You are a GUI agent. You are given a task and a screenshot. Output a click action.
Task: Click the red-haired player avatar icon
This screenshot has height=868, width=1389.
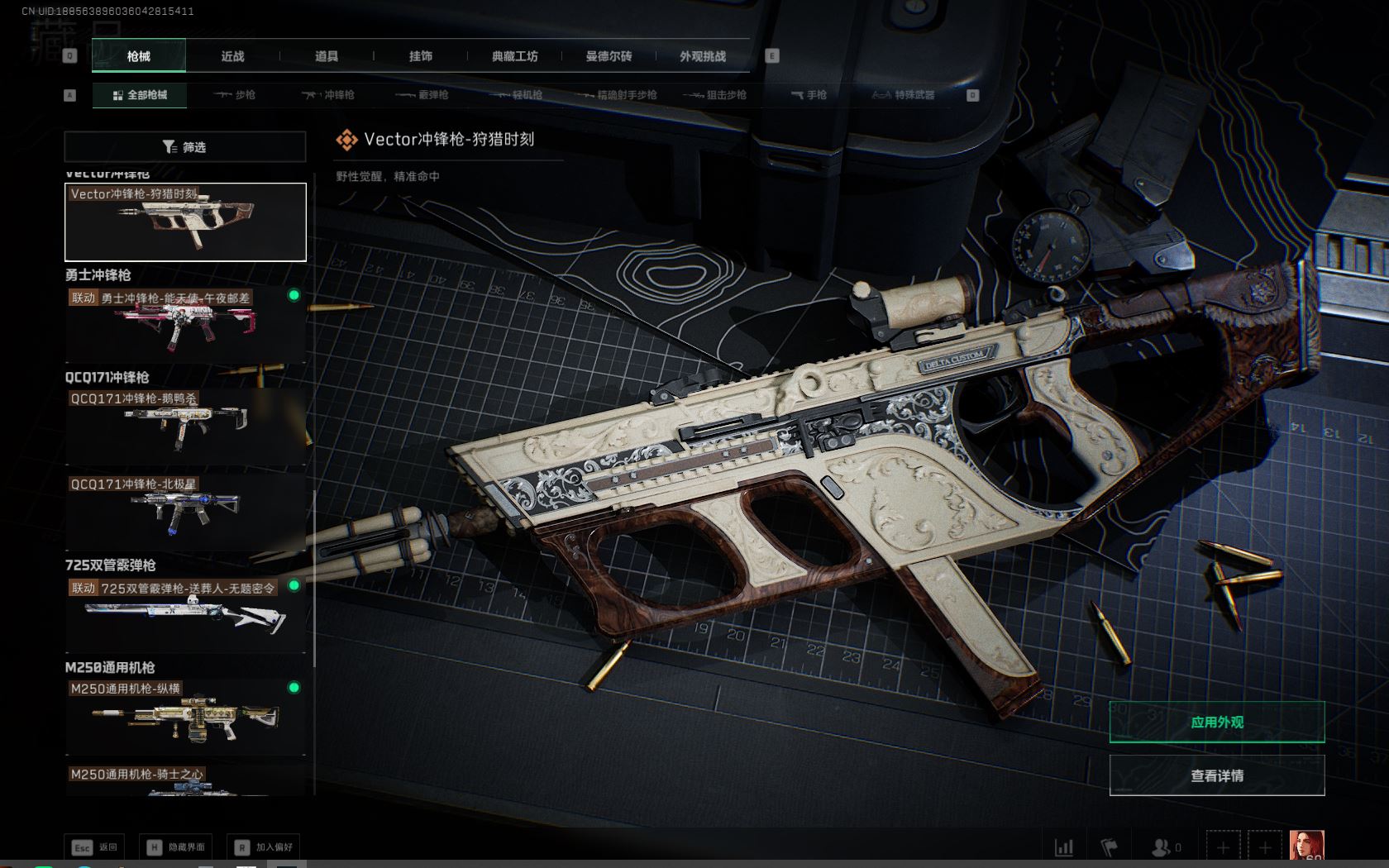1306,847
